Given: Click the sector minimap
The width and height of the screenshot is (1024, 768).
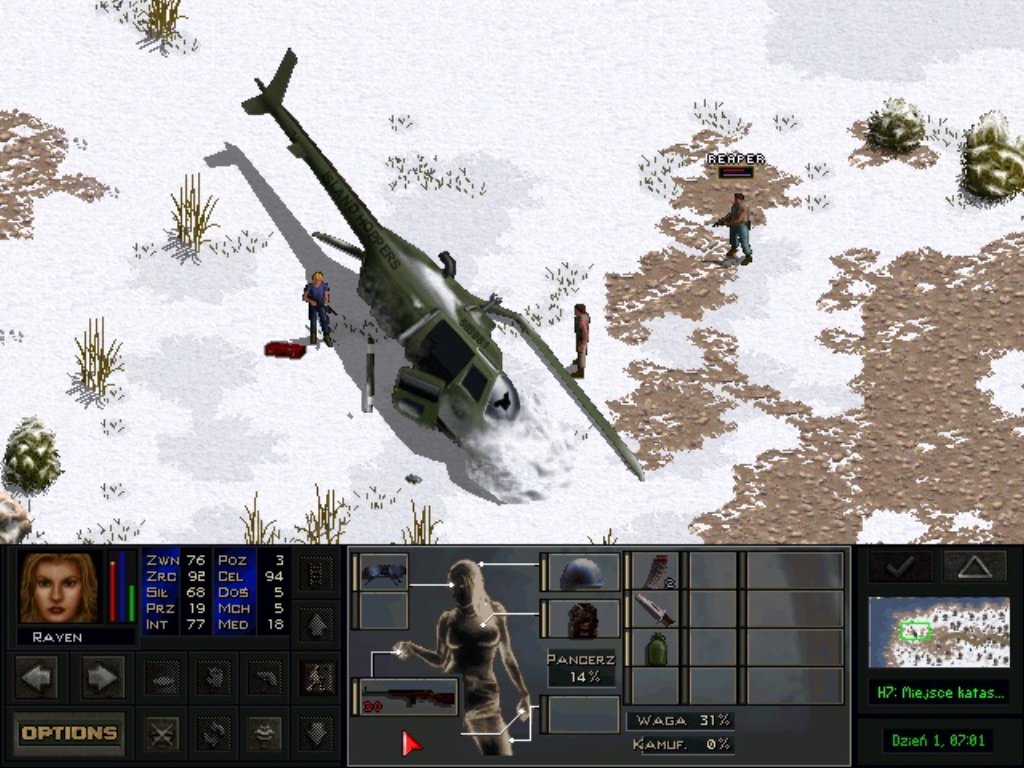Looking at the screenshot, I should pos(938,632).
